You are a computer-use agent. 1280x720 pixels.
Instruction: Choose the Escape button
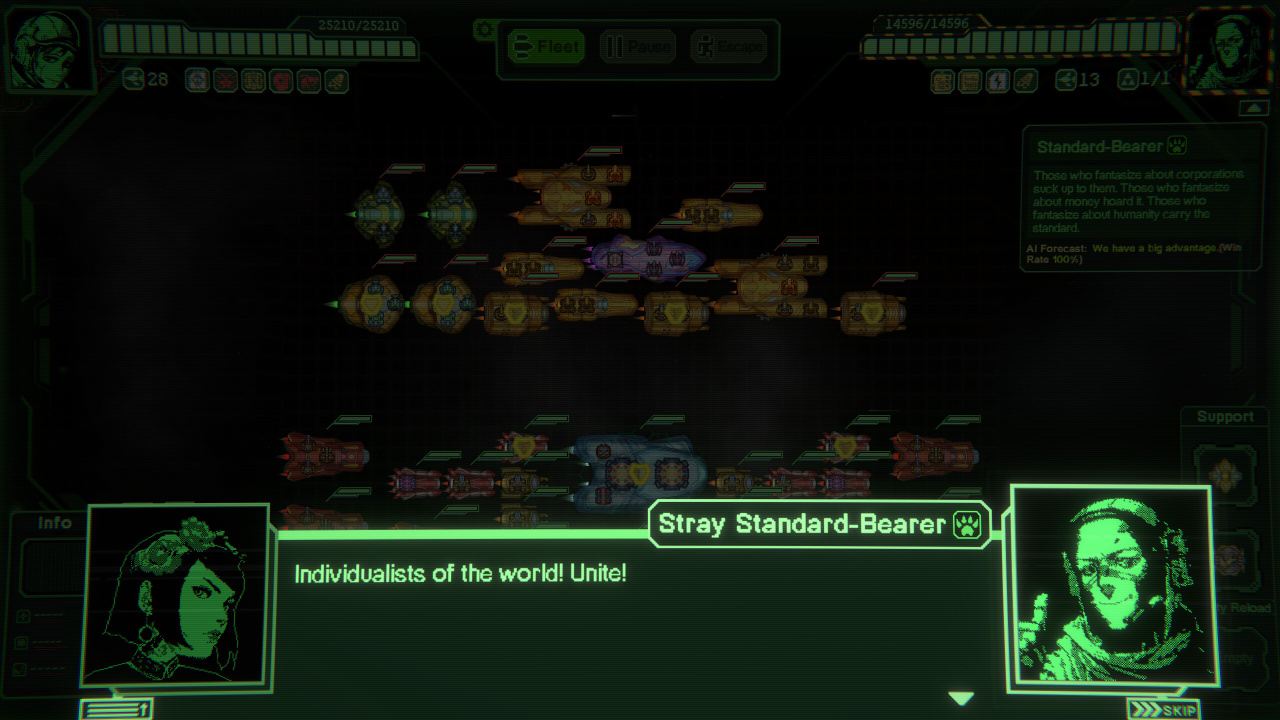(729, 47)
